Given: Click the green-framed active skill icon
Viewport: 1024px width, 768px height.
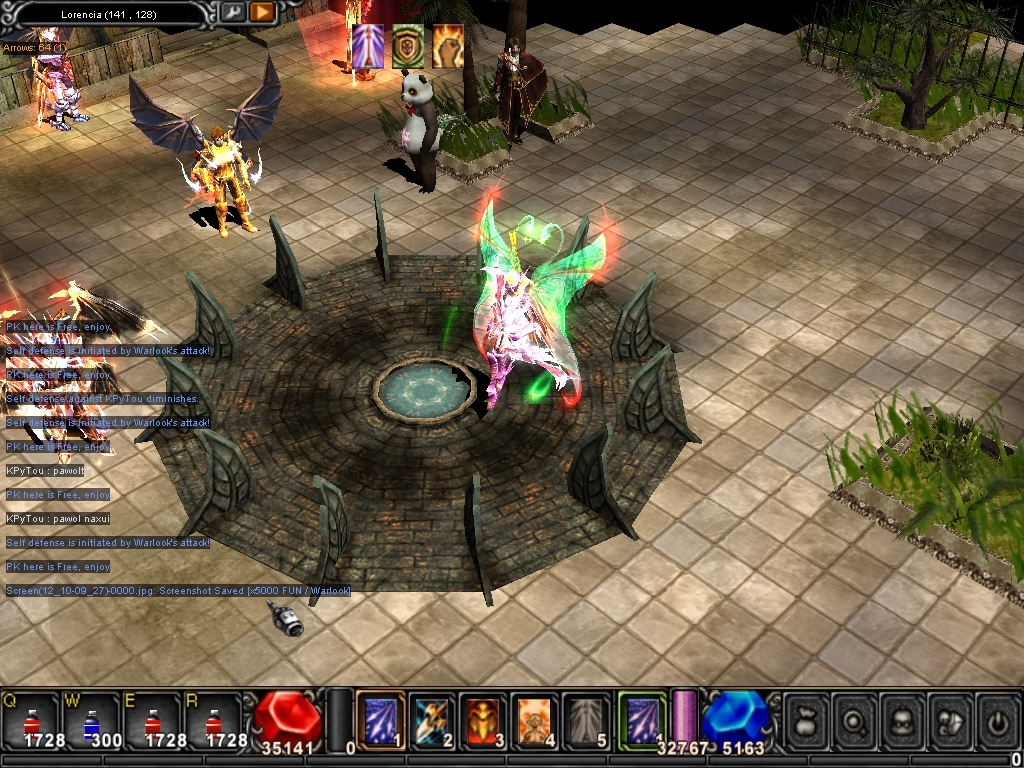Looking at the screenshot, I should pyautogui.click(x=641, y=719).
